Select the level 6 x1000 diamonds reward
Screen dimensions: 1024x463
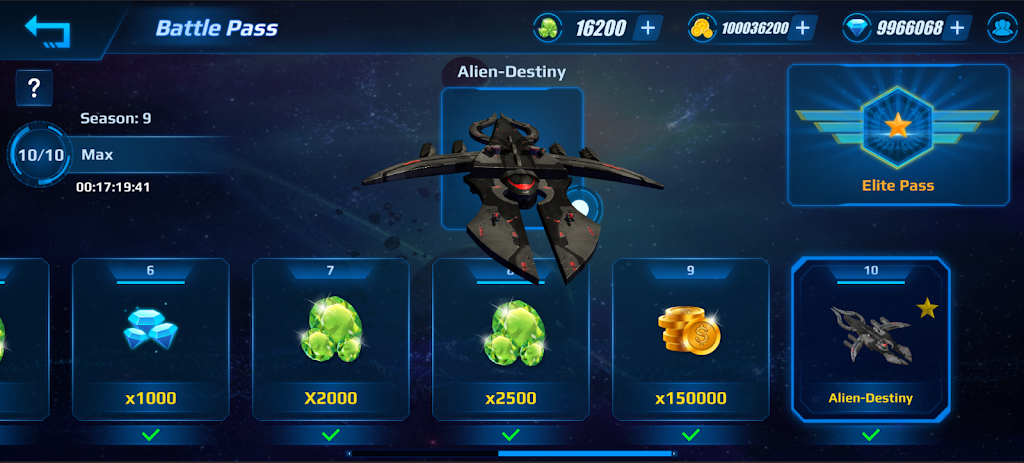[151, 339]
